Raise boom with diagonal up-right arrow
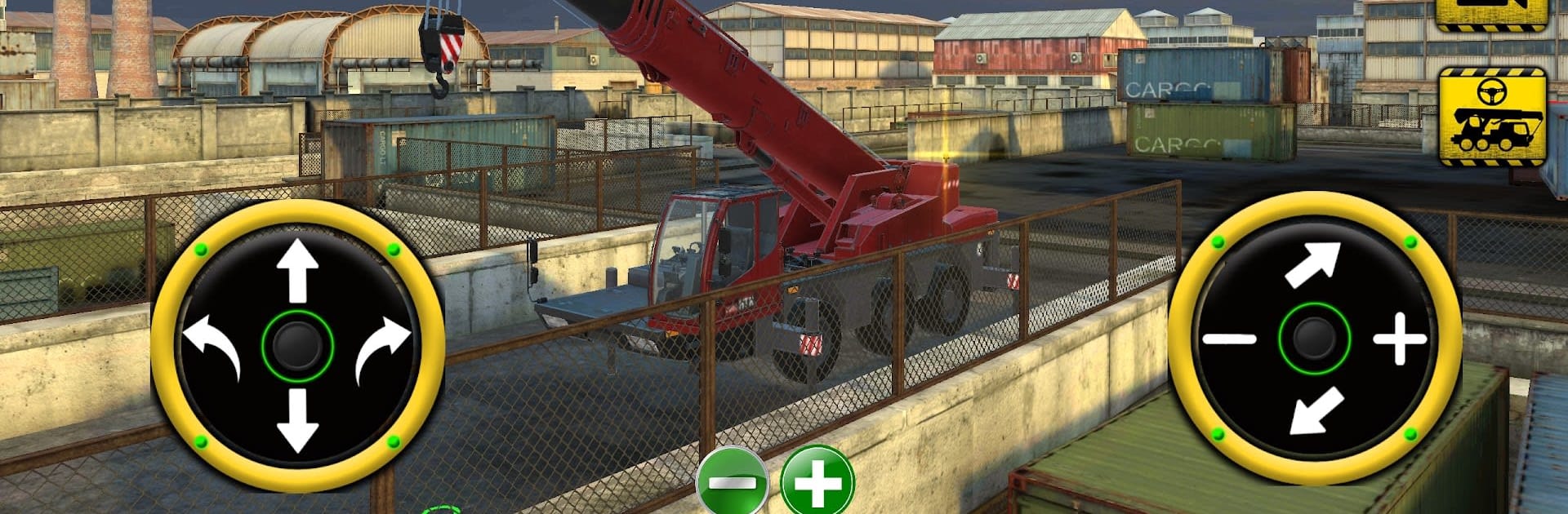Image resolution: width=1568 pixels, height=514 pixels. (1313, 264)
